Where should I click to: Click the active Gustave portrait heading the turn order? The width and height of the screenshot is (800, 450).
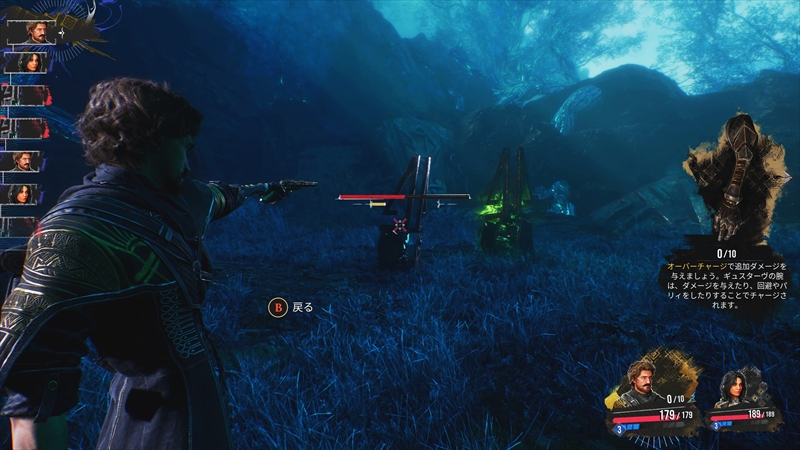click(x=33, y=32)
